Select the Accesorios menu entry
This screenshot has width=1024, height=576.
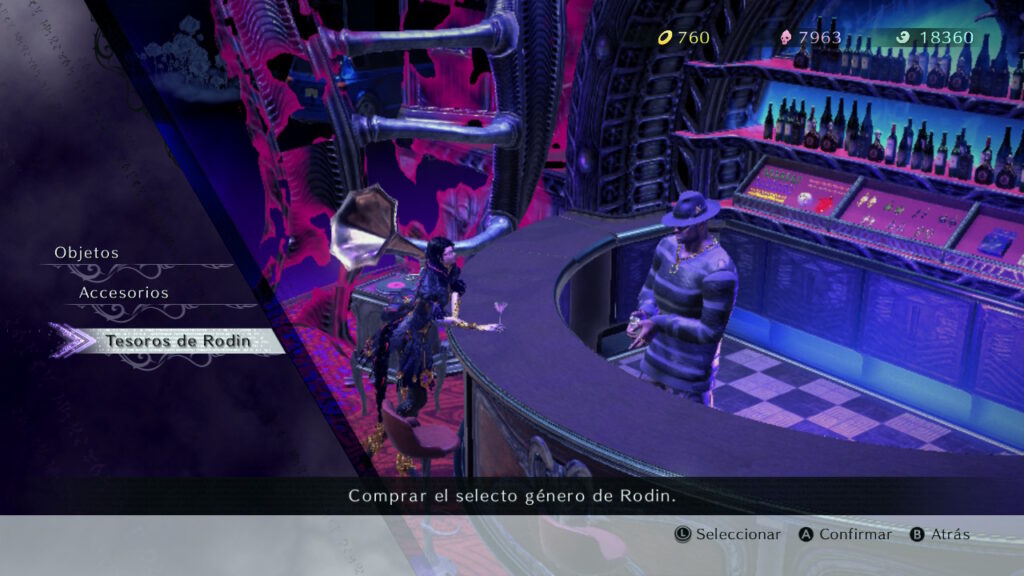(x=124, y=293)
